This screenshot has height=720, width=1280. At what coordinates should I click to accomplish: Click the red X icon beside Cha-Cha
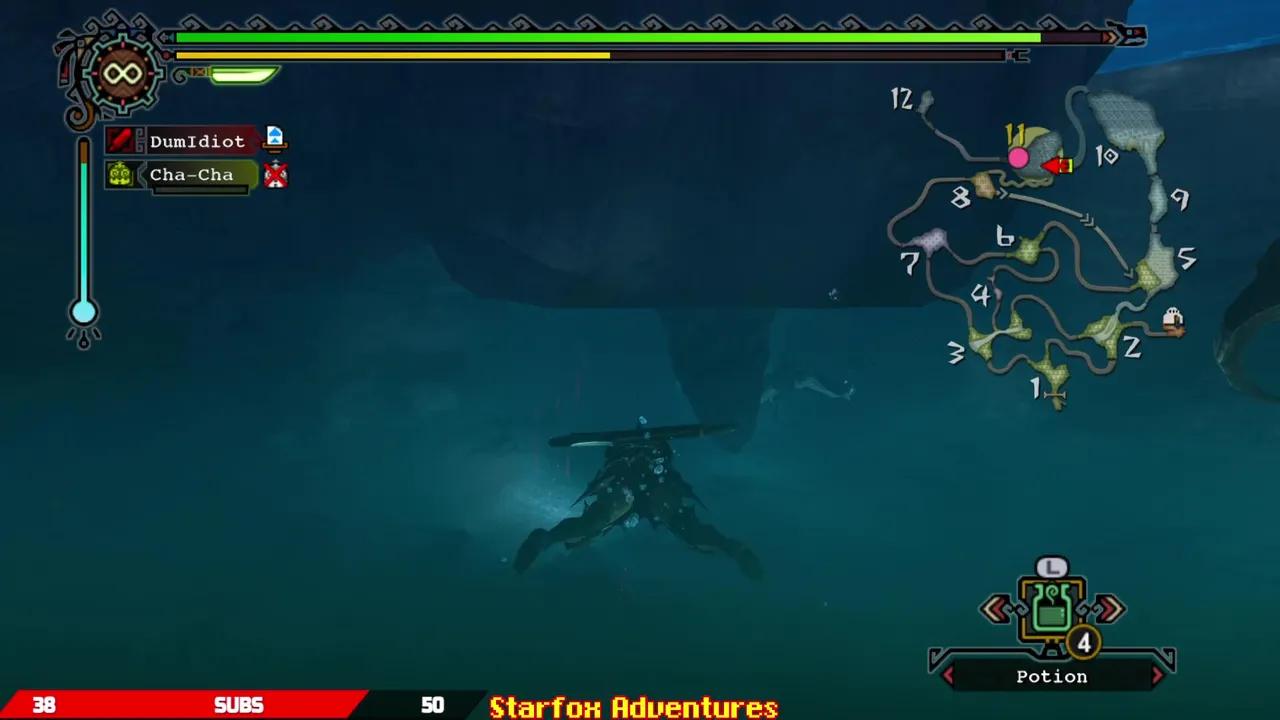coord(276,175)
